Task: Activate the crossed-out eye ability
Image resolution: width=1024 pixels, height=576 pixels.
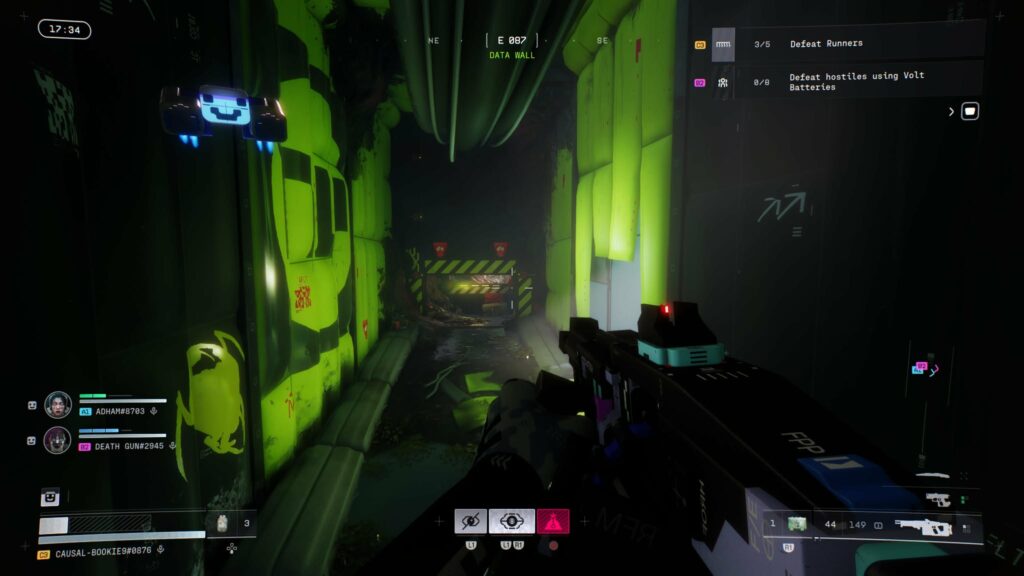Action: click(x=470, y=521)
